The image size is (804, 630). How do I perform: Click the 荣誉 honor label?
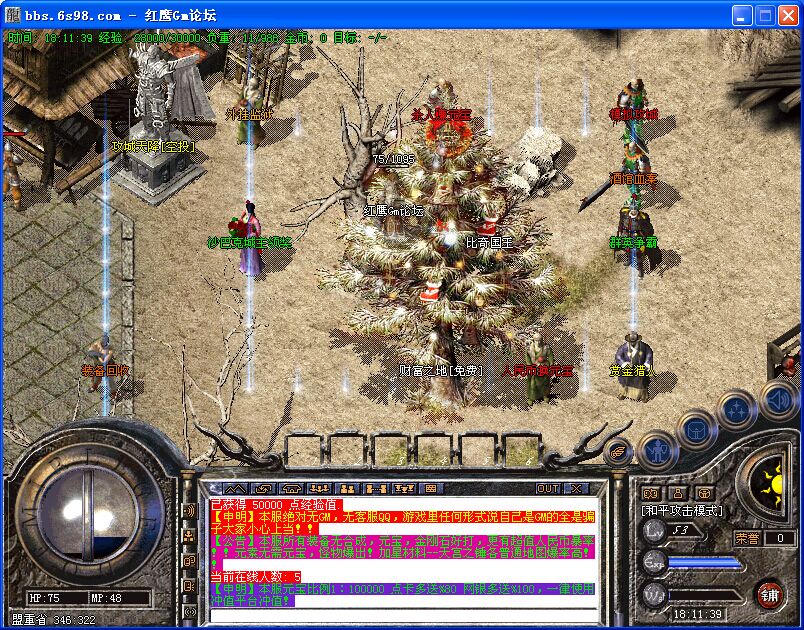pyautogui.click(x=747, y=538)
